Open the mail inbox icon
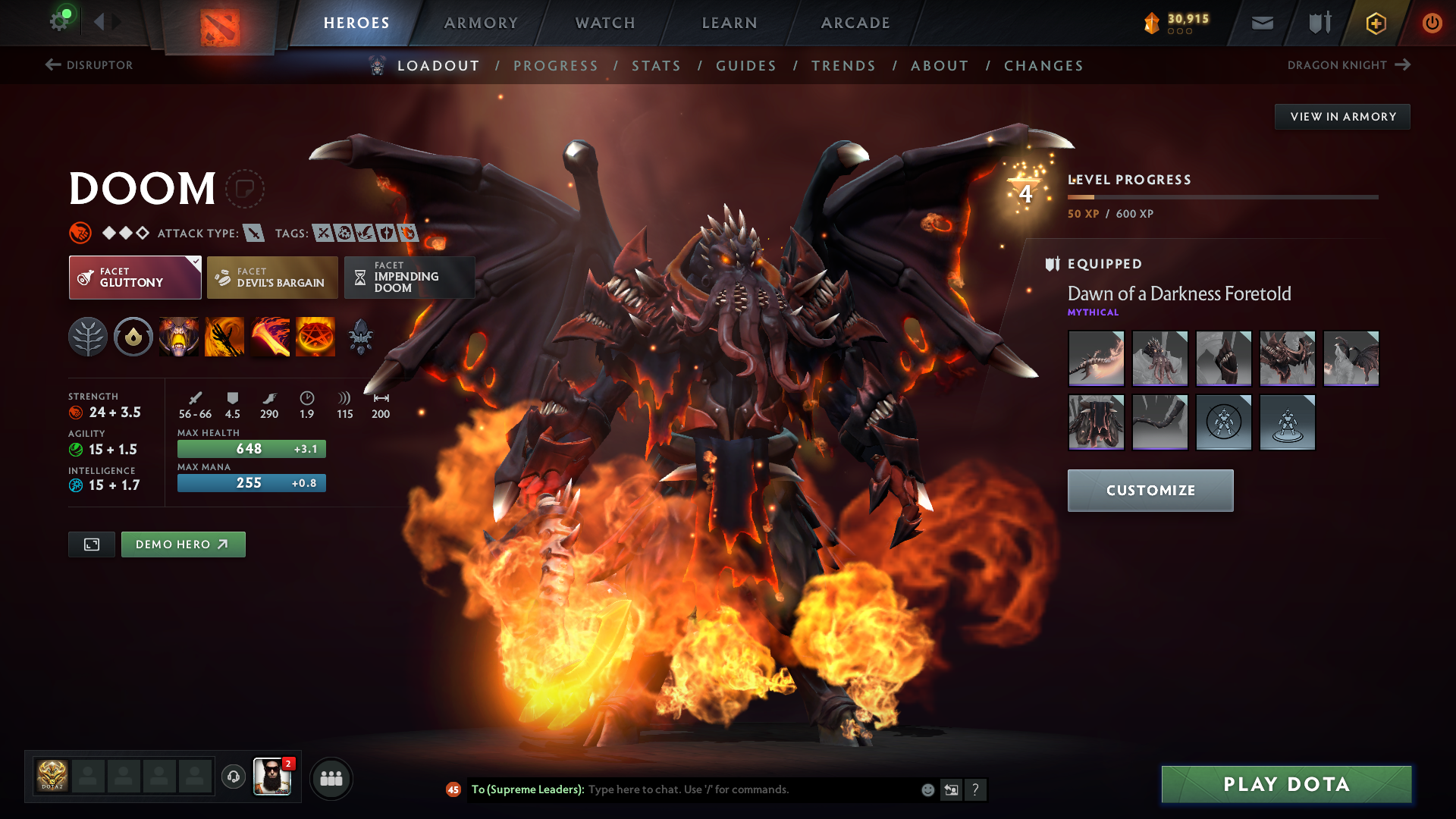Screen dimensions: 1456x819 (1263, 23)
